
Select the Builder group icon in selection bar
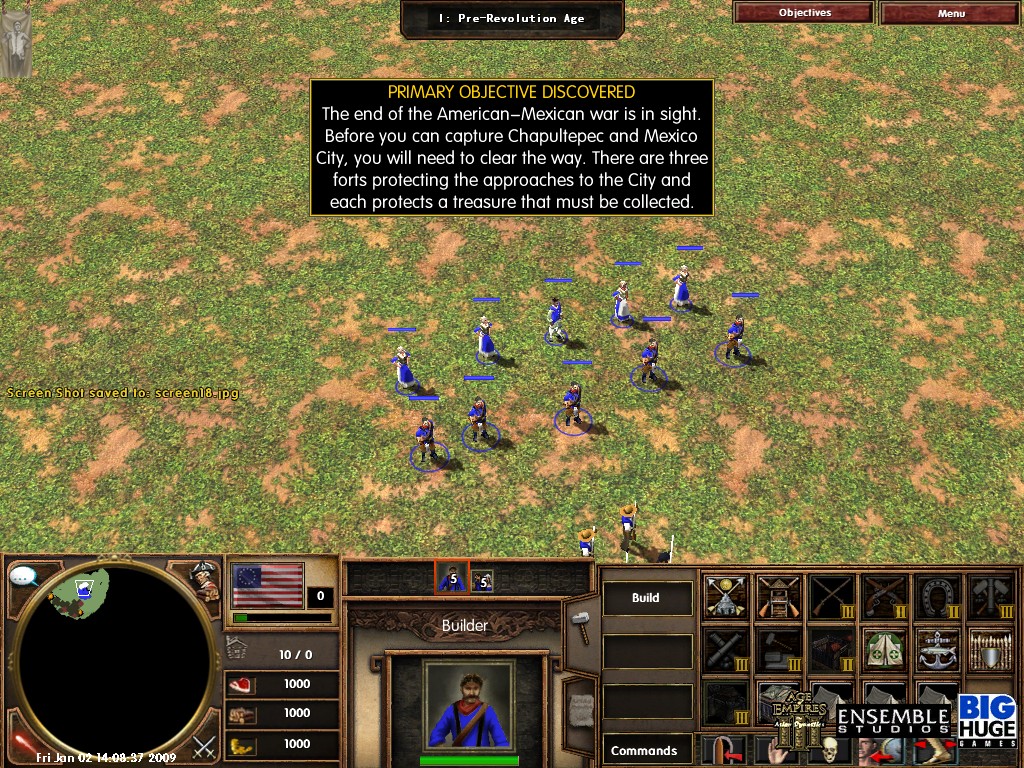point(451,577)
